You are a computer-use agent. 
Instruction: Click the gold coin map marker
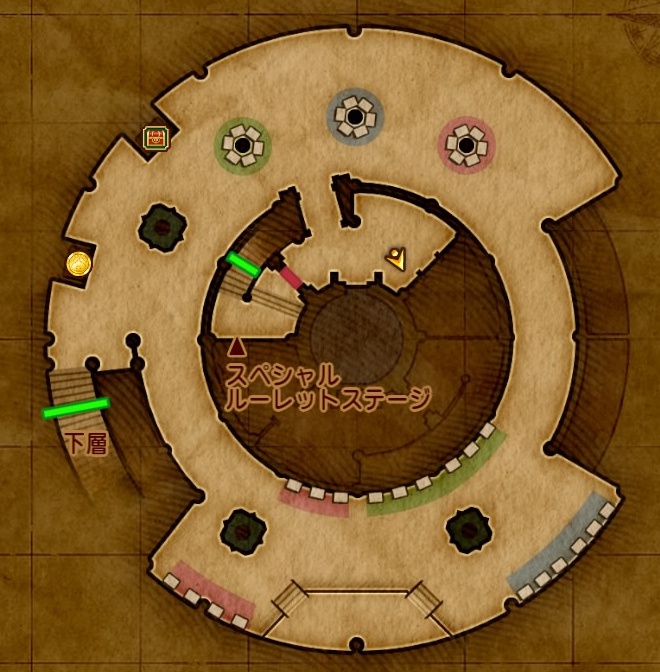pyautogui.click(x=79, y=263)
